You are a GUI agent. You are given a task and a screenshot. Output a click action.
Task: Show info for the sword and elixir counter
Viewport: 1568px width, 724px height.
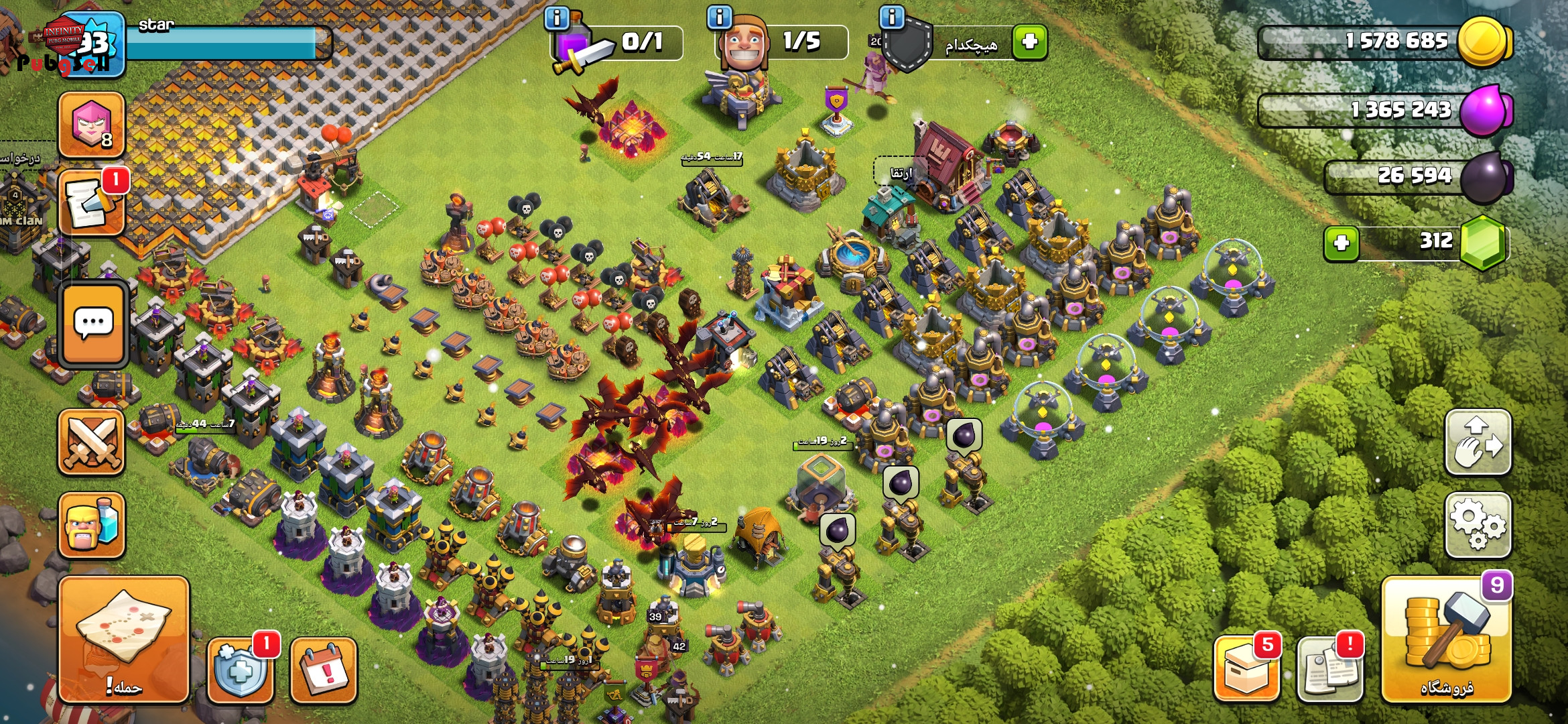click(x=557, y=17)
